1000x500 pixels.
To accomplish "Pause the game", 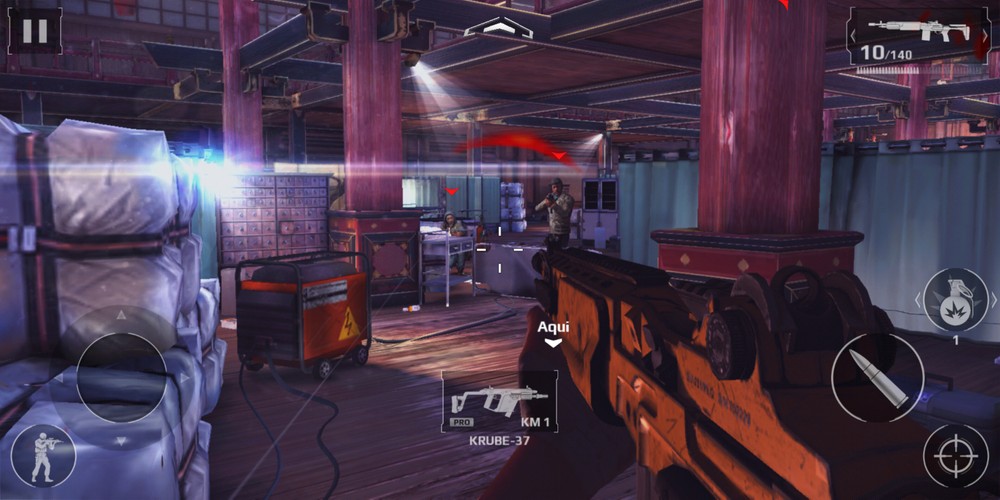I will pos(35,31).
